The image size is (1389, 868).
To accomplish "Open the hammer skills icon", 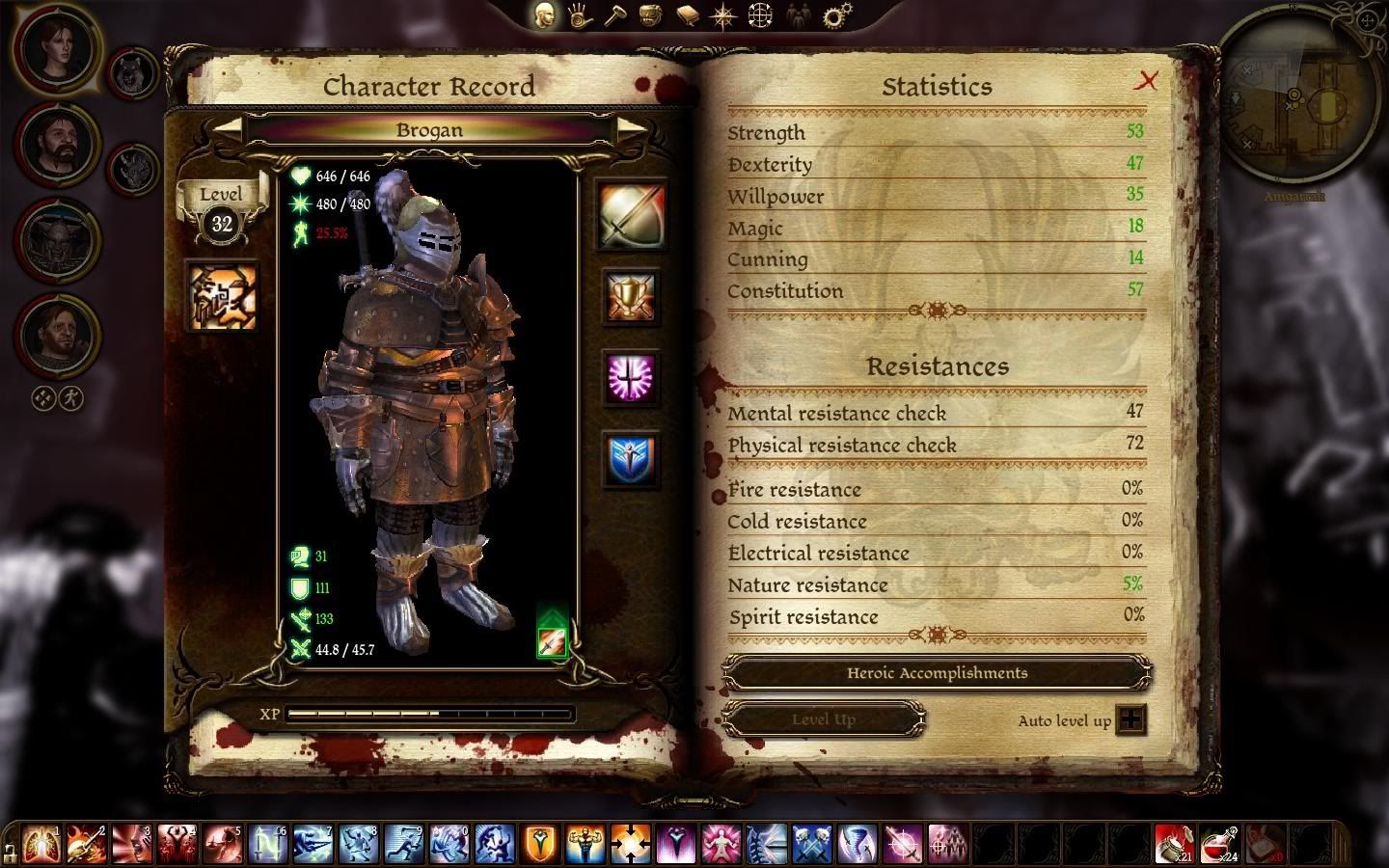I will pyautogui.click(x=615, y=15).
